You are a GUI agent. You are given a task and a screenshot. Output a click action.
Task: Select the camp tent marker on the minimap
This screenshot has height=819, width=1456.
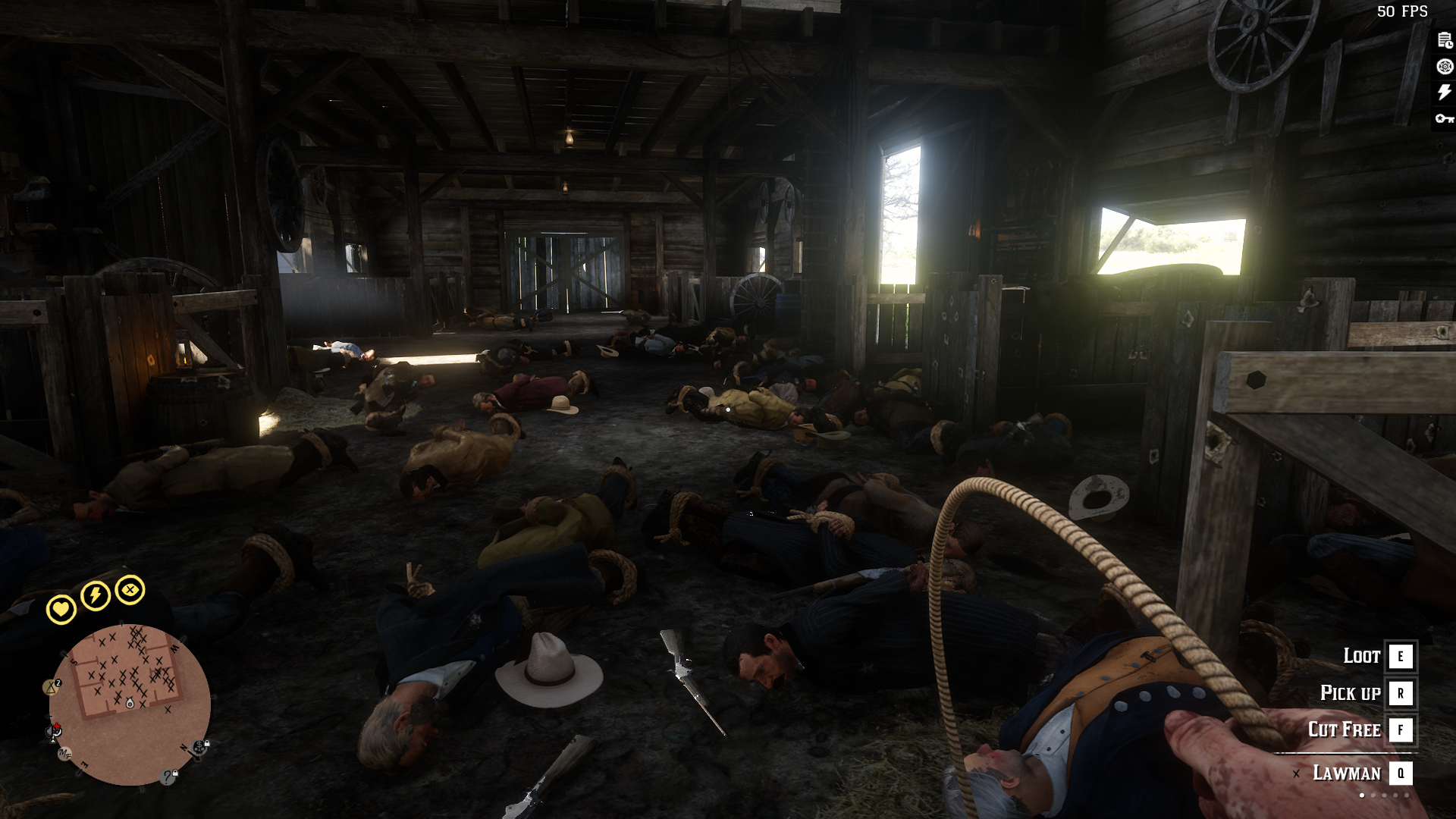52,687
